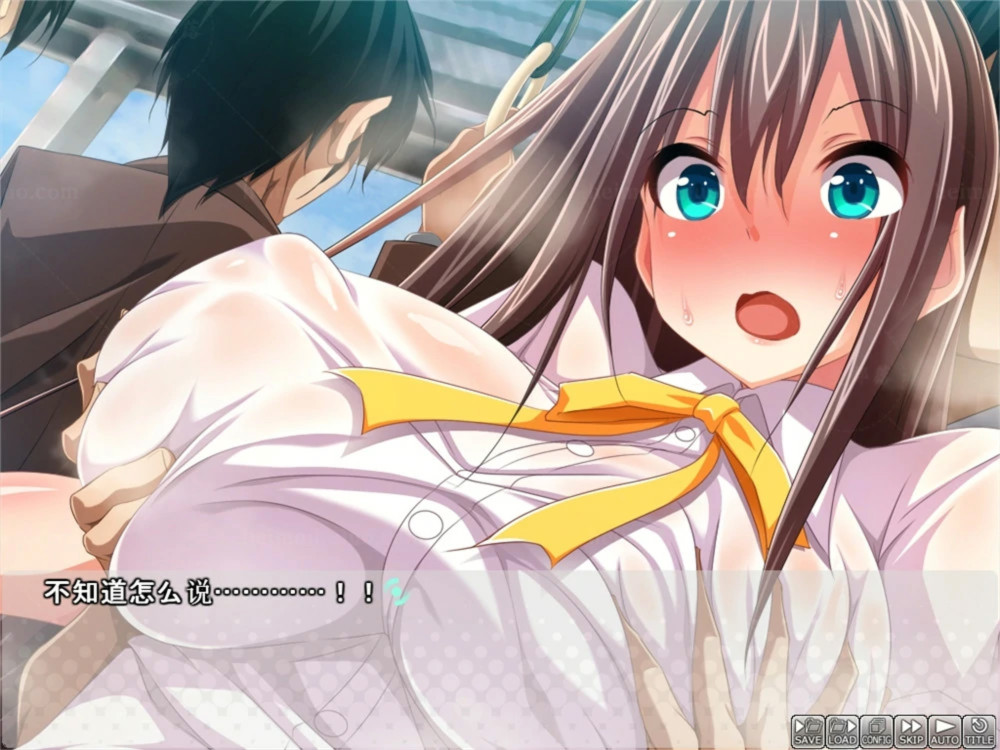Open the CONFIG settings
Image resolution: width=1000 pixels, height=750 pixels.
point(876,730)
